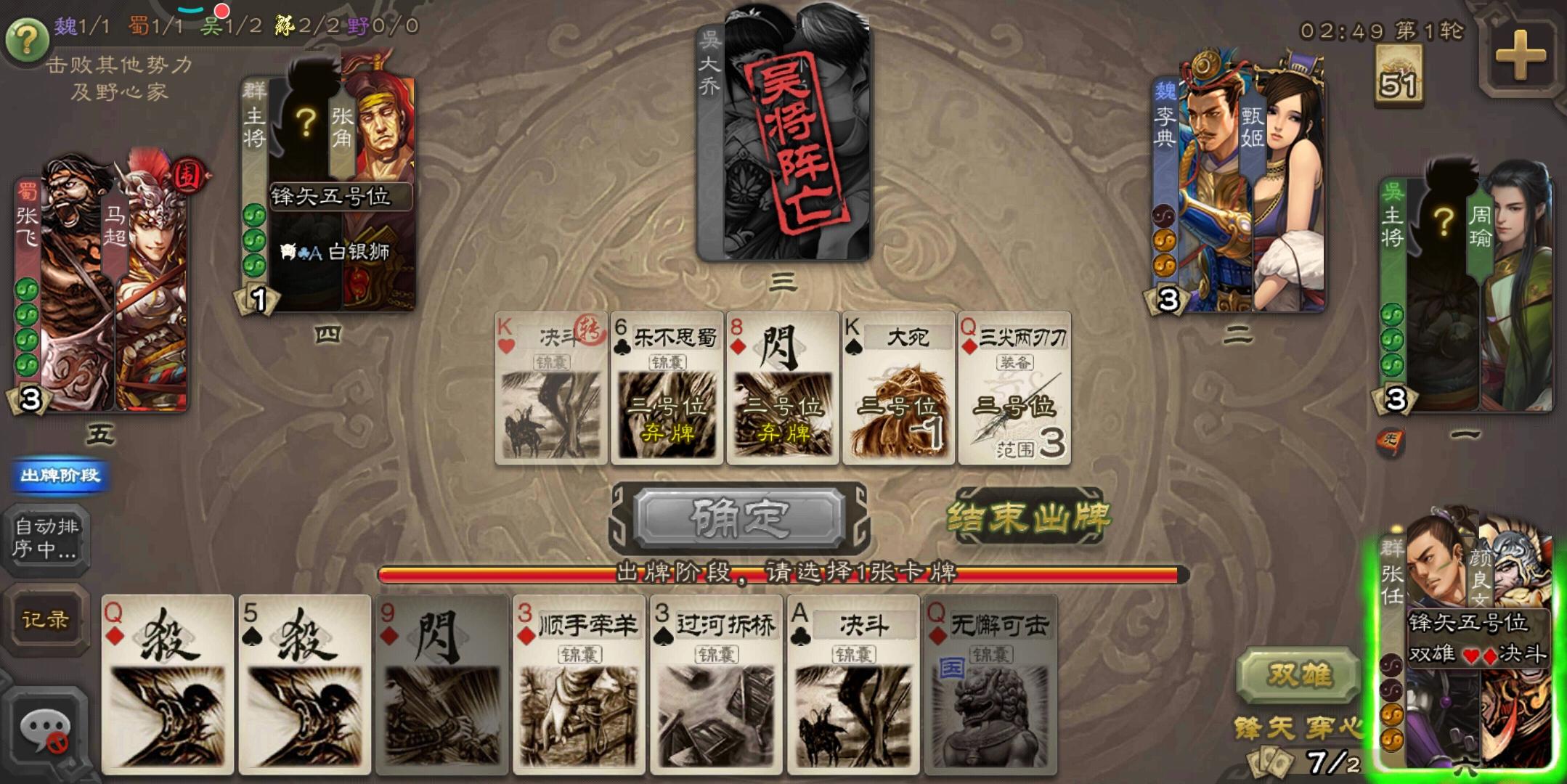End the play phase with 结束出牌
1567x784 pixels.
point(1028,518)
